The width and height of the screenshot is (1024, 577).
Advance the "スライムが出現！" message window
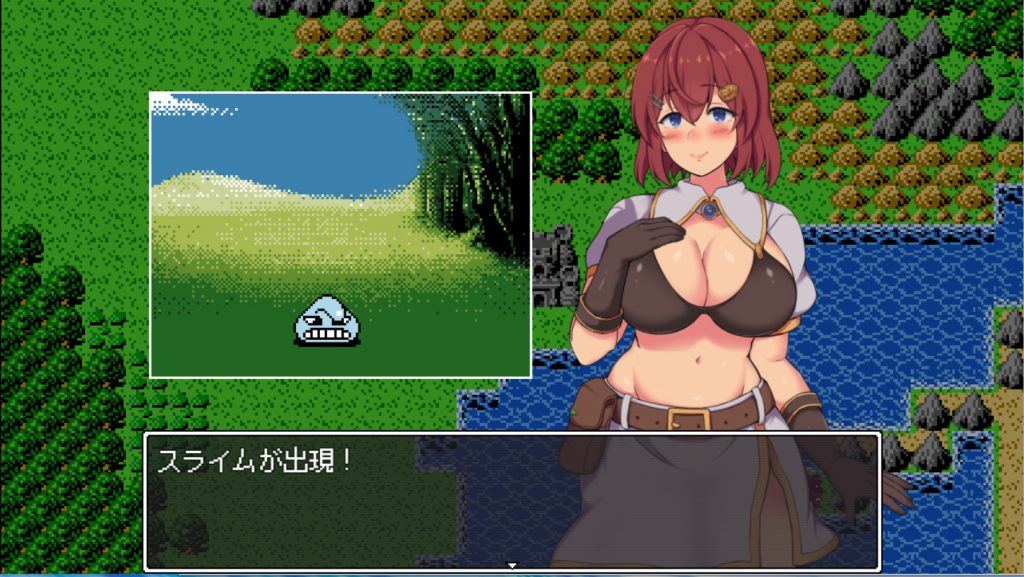pos(511,500)
